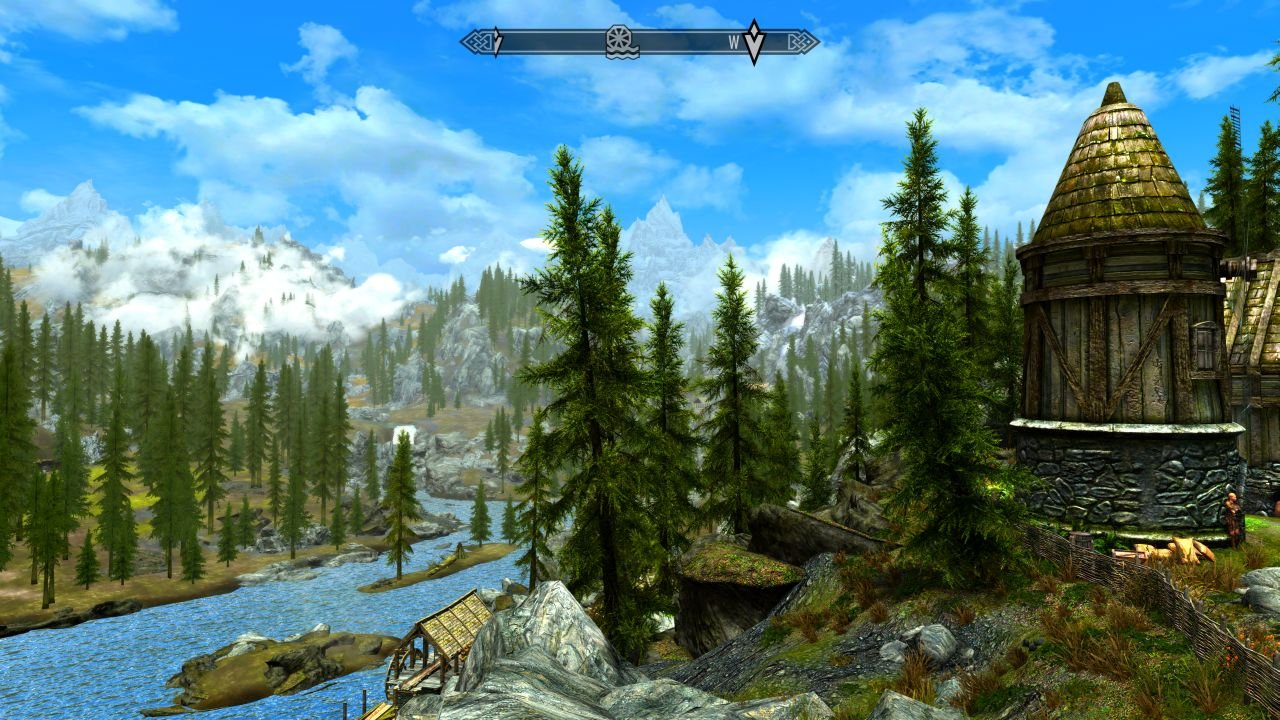Click the water mill marker on the compass
Viewport: 1280px width, 720px height.
[x=621, y=42]
